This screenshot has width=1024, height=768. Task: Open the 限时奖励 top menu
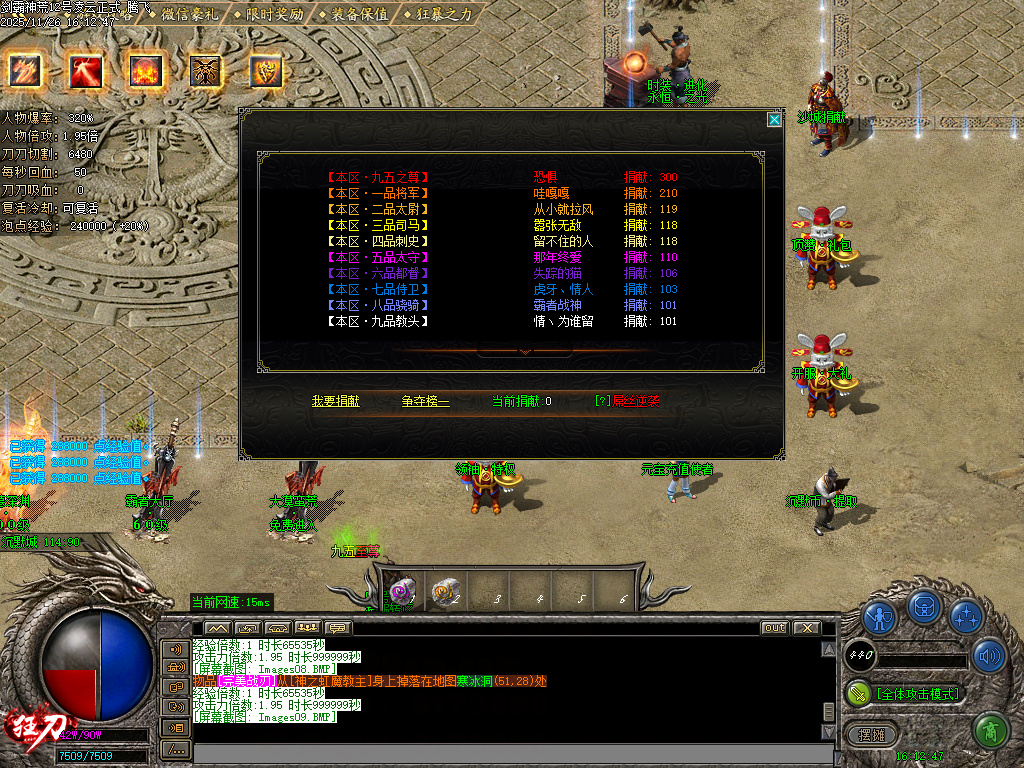click(273, 14)
